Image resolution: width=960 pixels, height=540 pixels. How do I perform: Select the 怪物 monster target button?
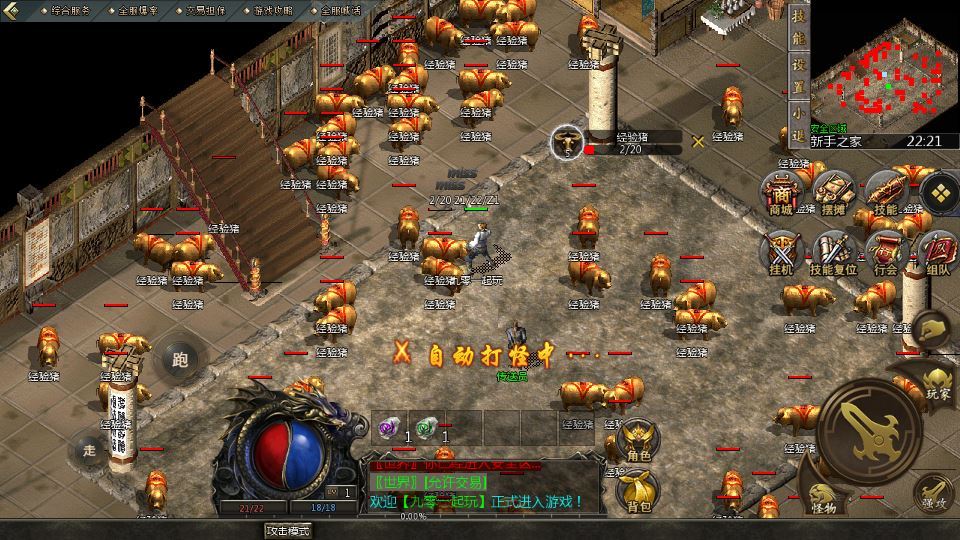(824, 497)
